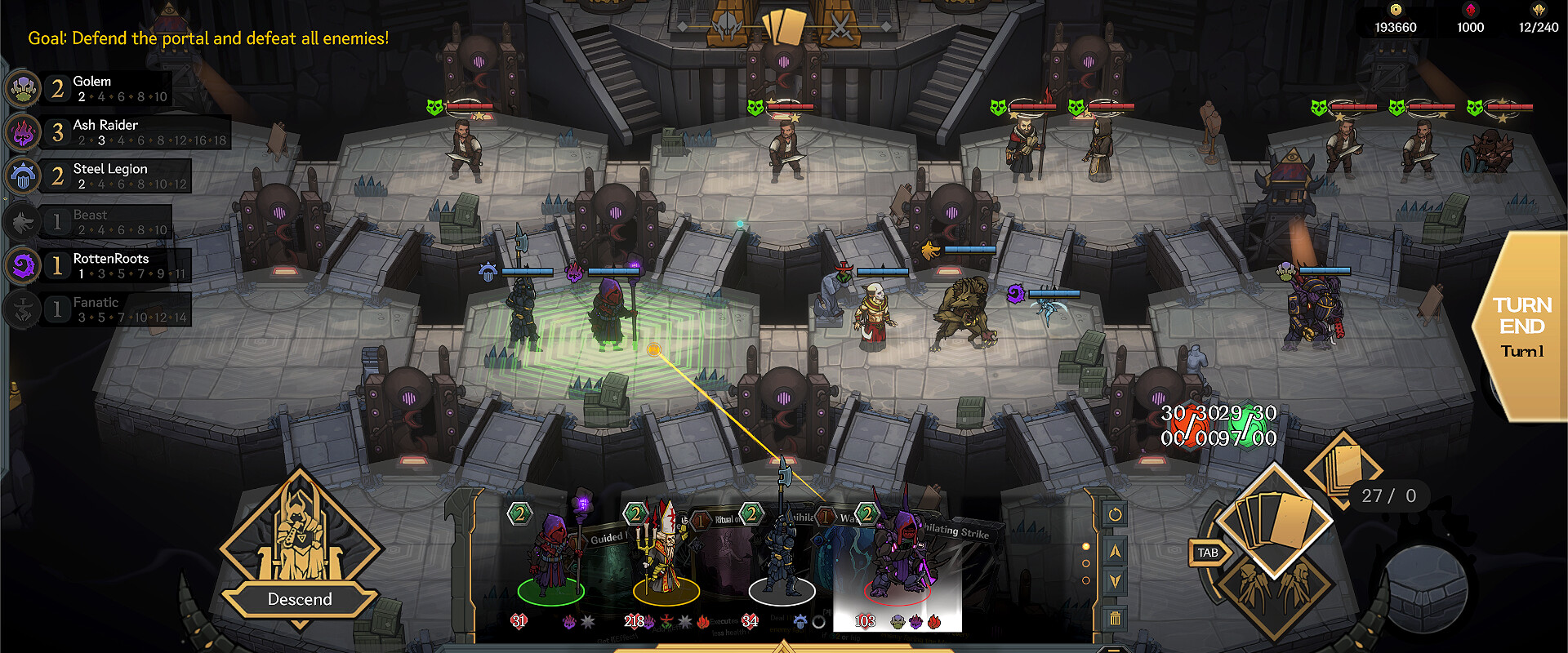Image resolution: width=1568 pixels, height=653 pixels.
Task: Expand the hand with the up arrow
Action: [x=1116, y=551]
